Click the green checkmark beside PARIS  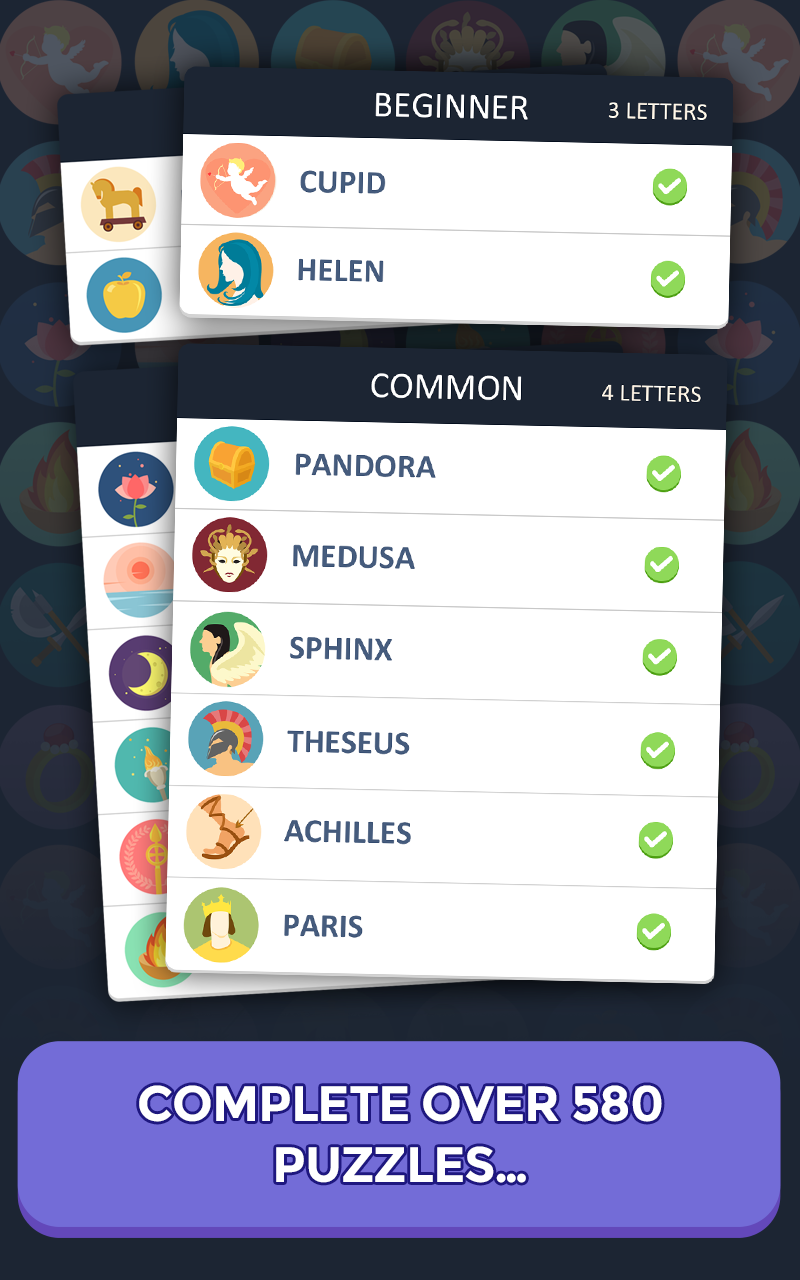pyautogui.click(x=653, y=932)
